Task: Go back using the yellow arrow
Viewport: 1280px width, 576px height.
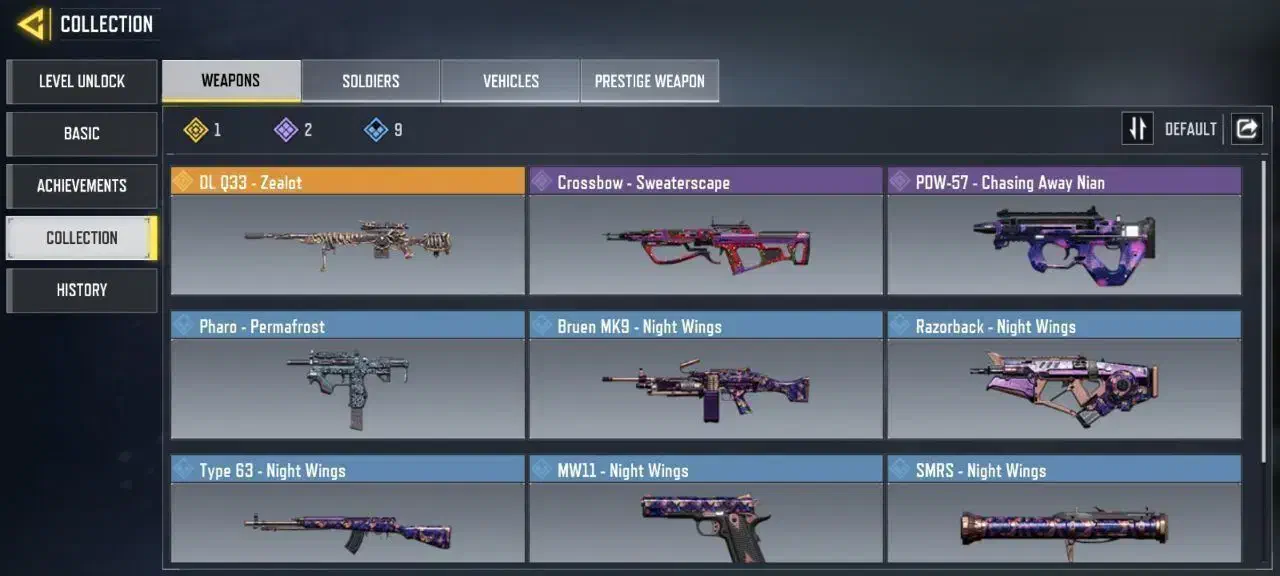Action: pyautogui.click(x=32, y=24)
